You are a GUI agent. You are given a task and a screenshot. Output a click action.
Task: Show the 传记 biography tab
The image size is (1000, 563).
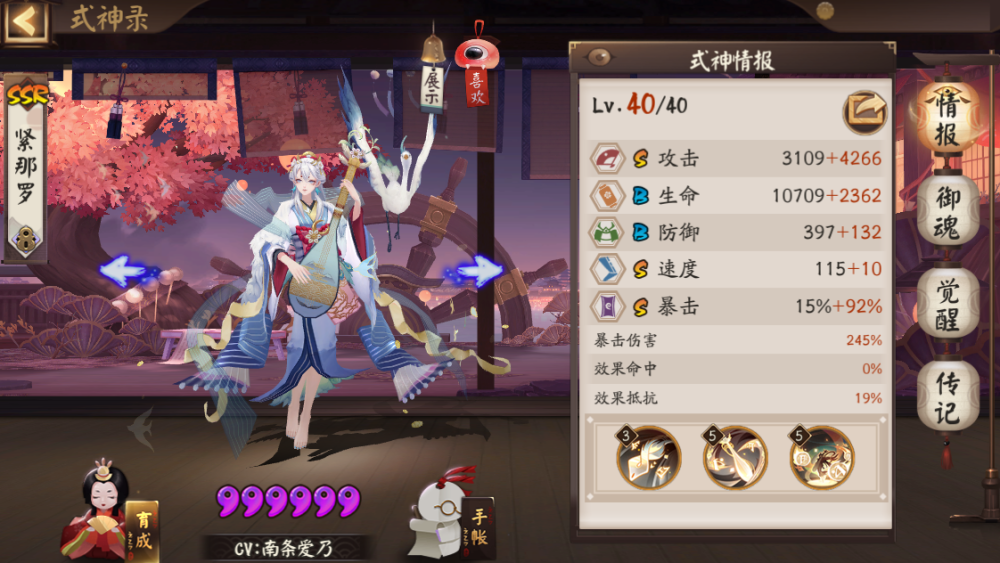(948, 396)
